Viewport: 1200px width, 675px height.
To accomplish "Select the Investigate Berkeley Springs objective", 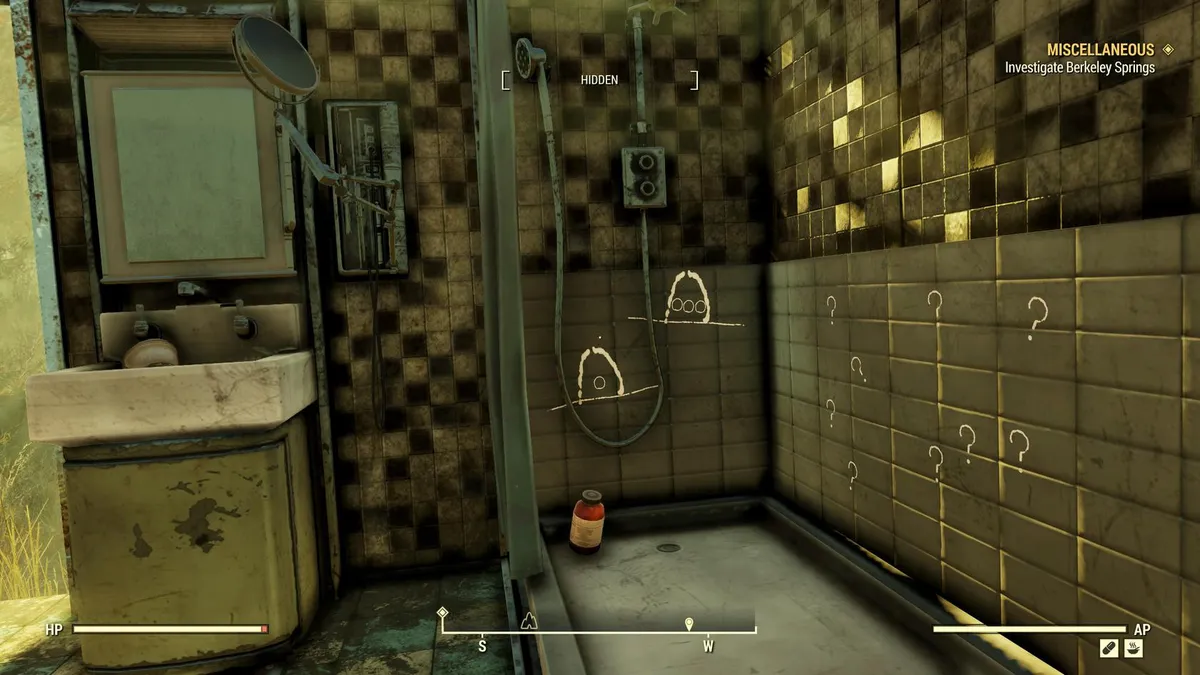I will tap(1080, 68).
